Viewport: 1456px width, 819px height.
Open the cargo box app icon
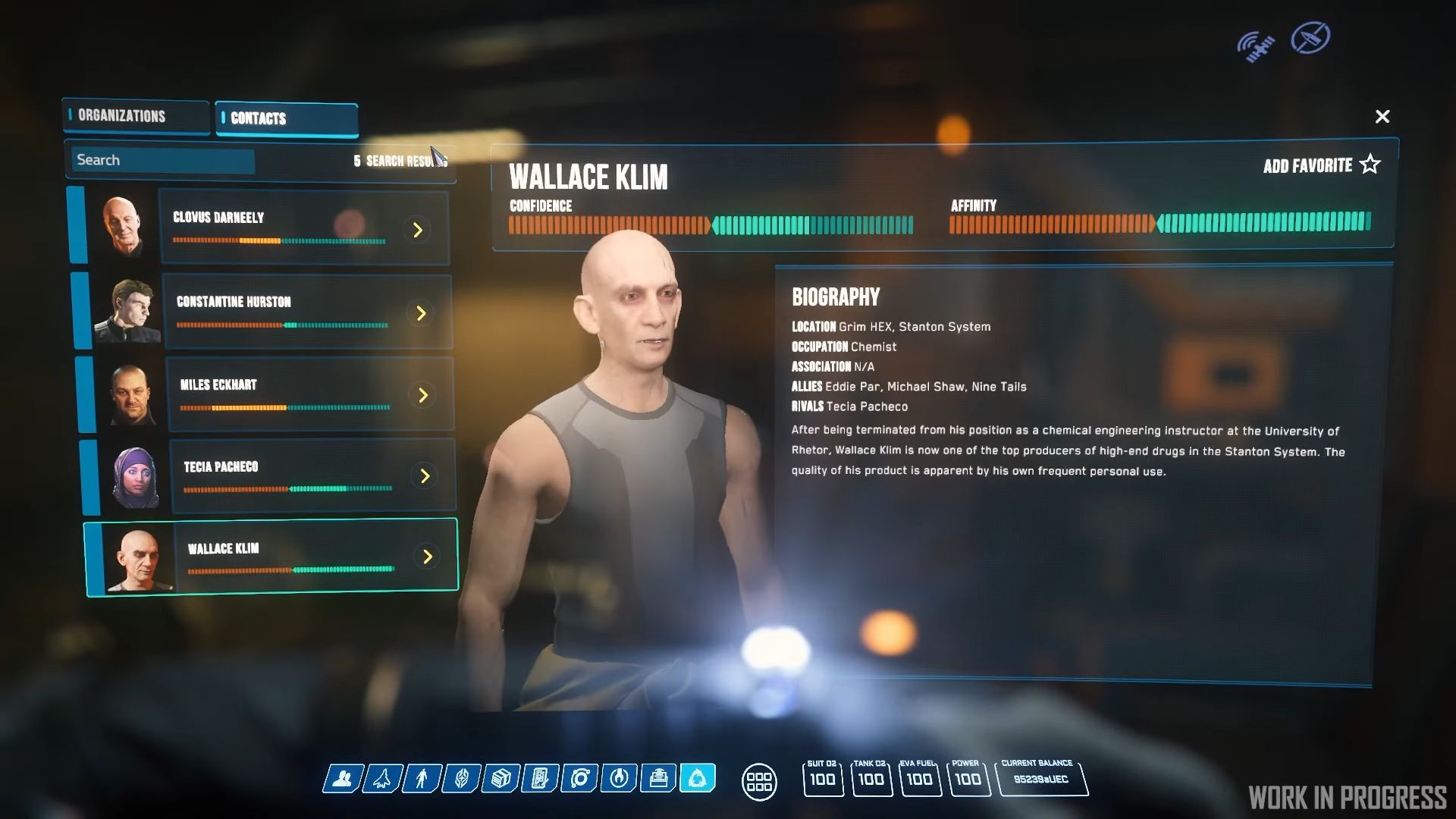[500, 778]
